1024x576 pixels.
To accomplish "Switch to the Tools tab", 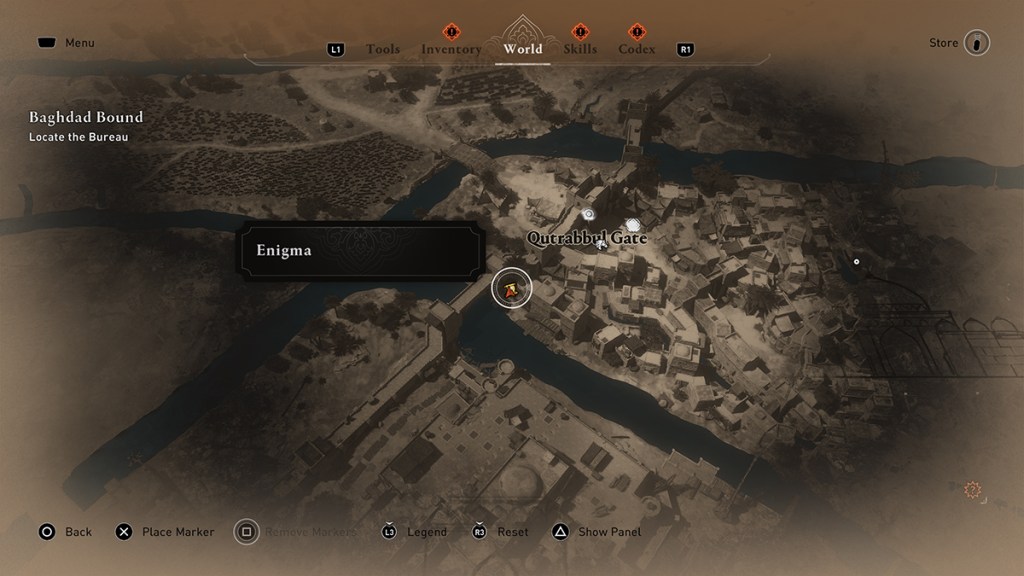I will [x=383, y=49].
